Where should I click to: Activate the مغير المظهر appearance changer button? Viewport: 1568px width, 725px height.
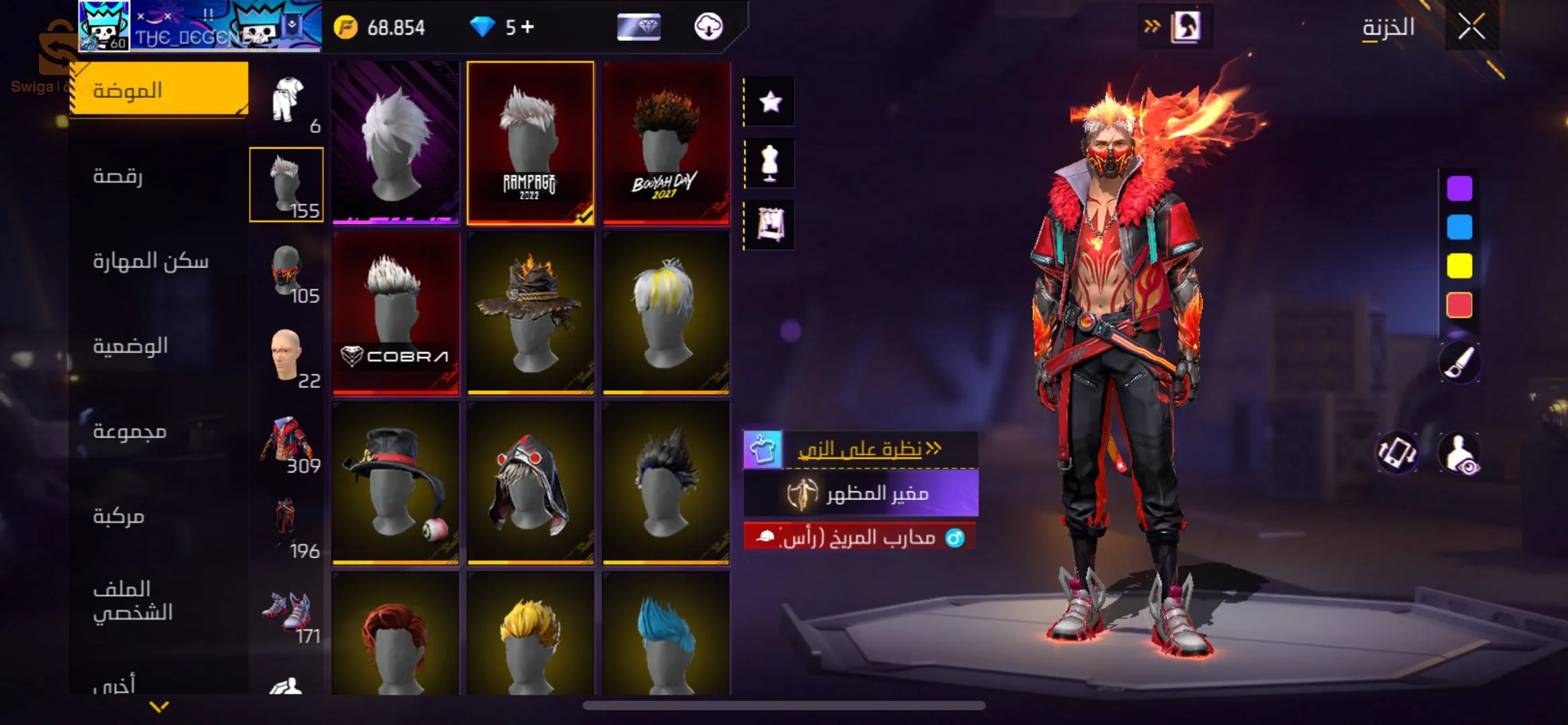(861, 494)
